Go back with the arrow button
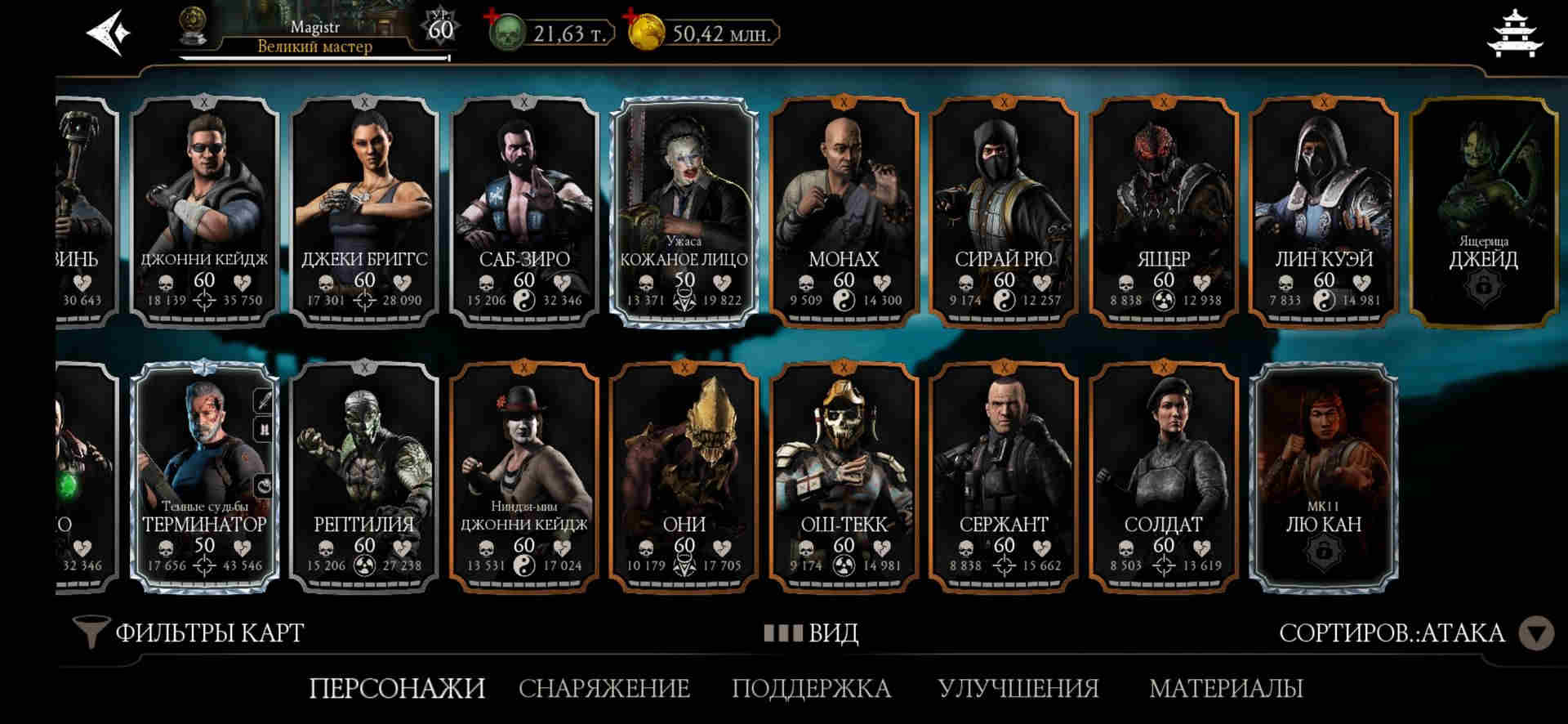Image resolution: width=1568 pixels, height=724 pixels. (x=109, y=33)
